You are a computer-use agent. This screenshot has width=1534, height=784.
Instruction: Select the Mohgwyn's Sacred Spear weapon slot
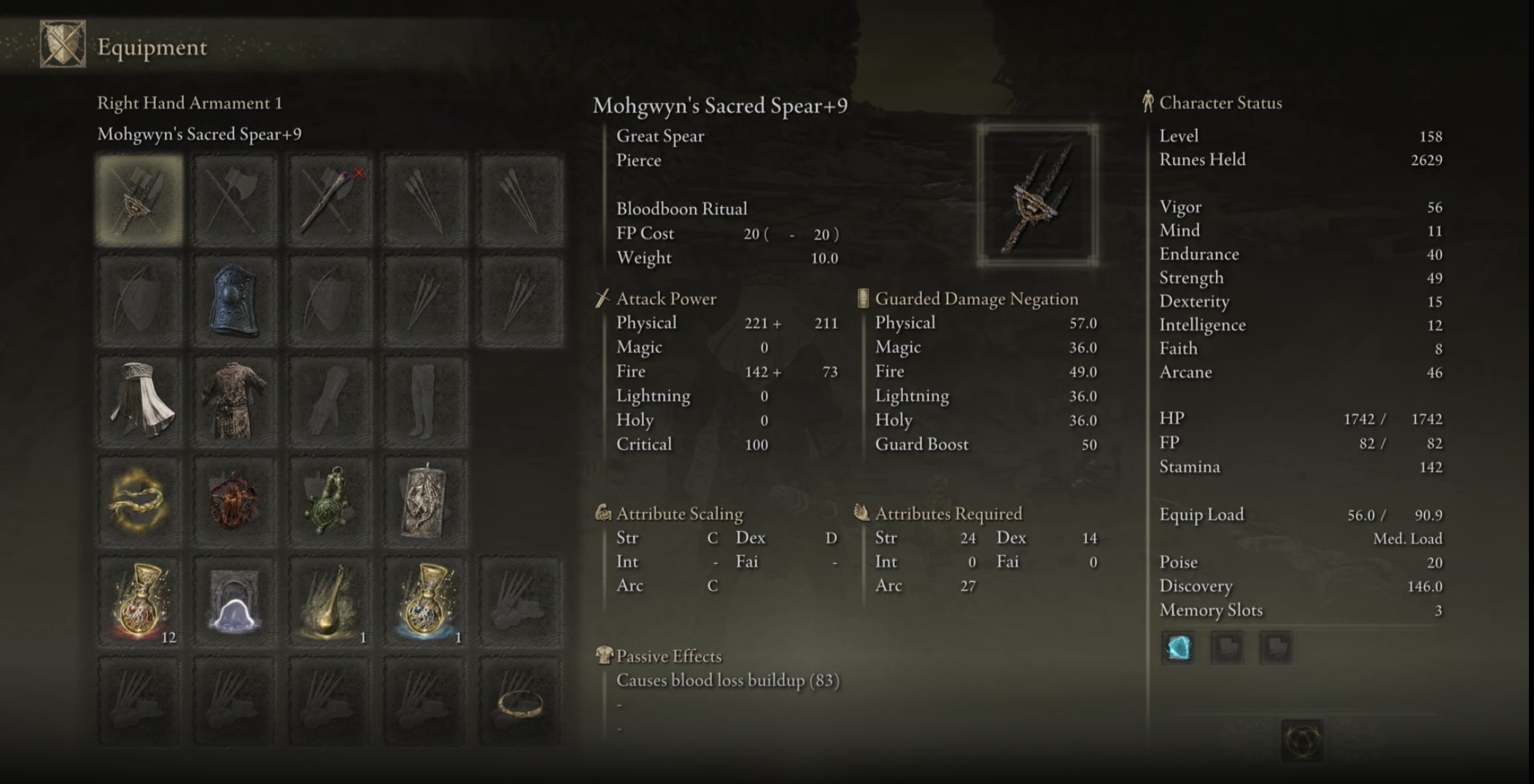point(139,200)
